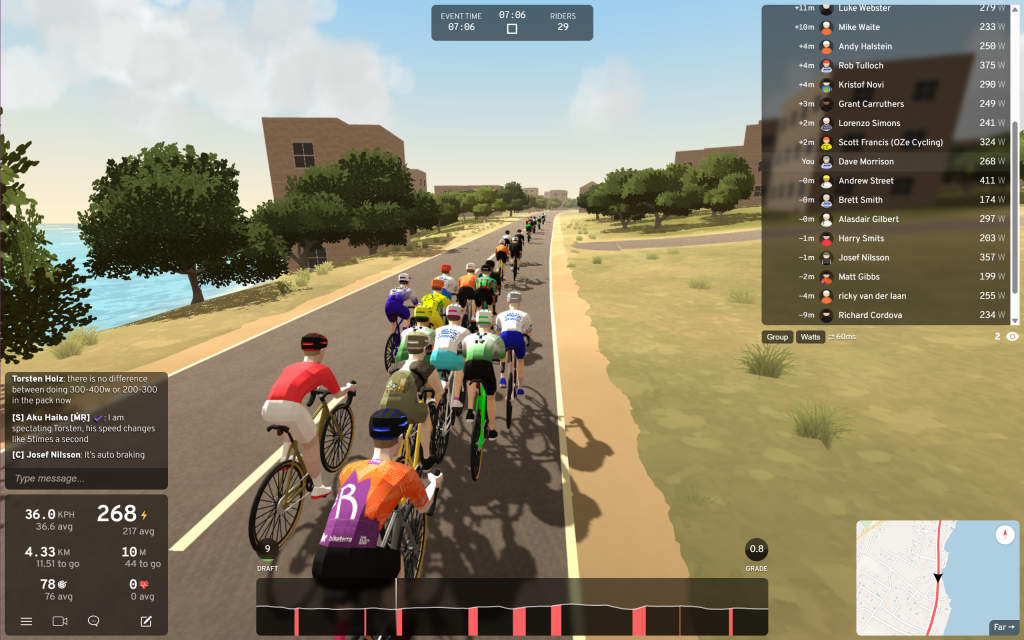Reset map with the compass button
The height and width of the screenshot is (640, 1024).
coord(1005,535)
